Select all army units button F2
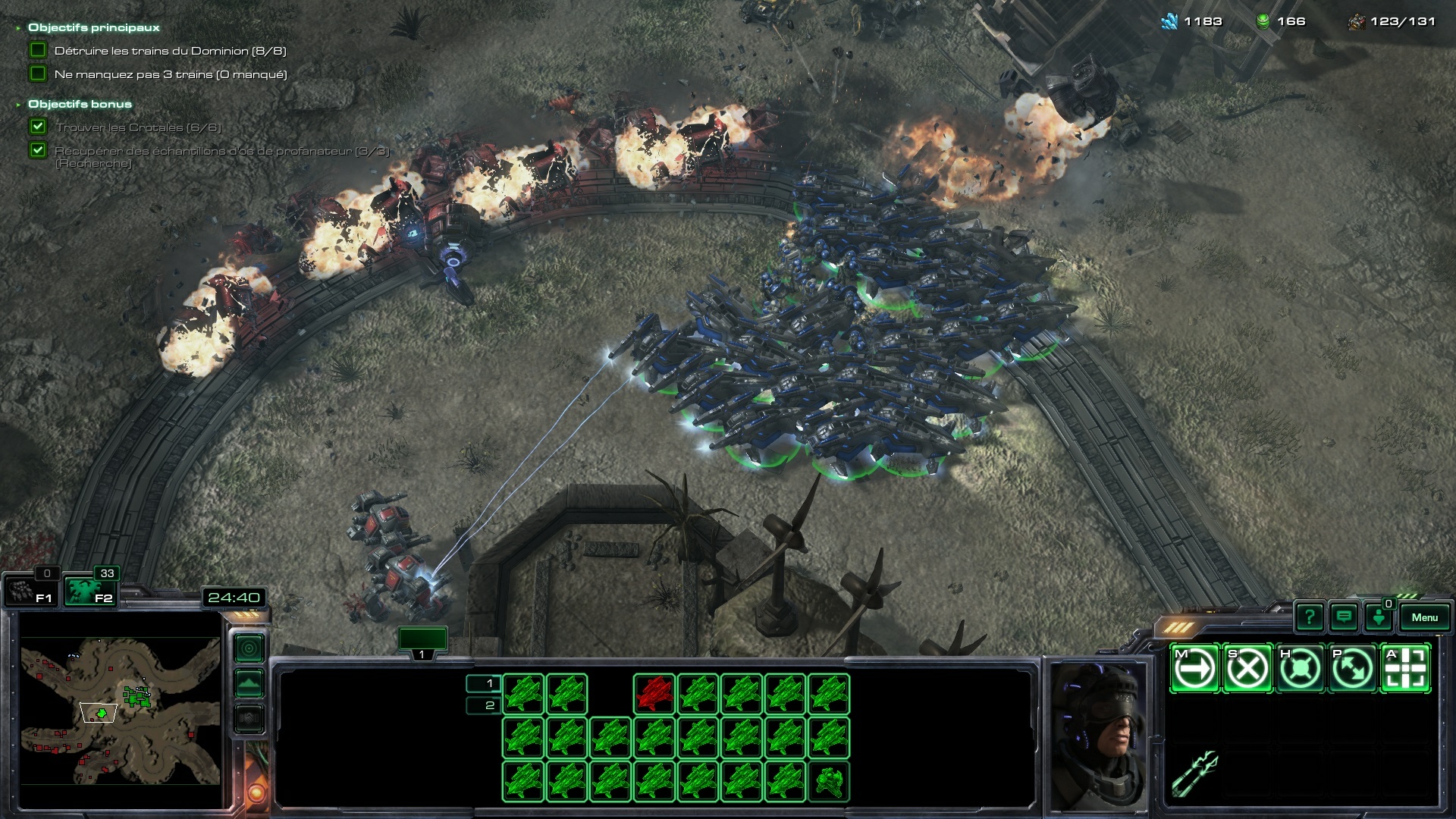1456x819 pixels. [x=89, y=591]
